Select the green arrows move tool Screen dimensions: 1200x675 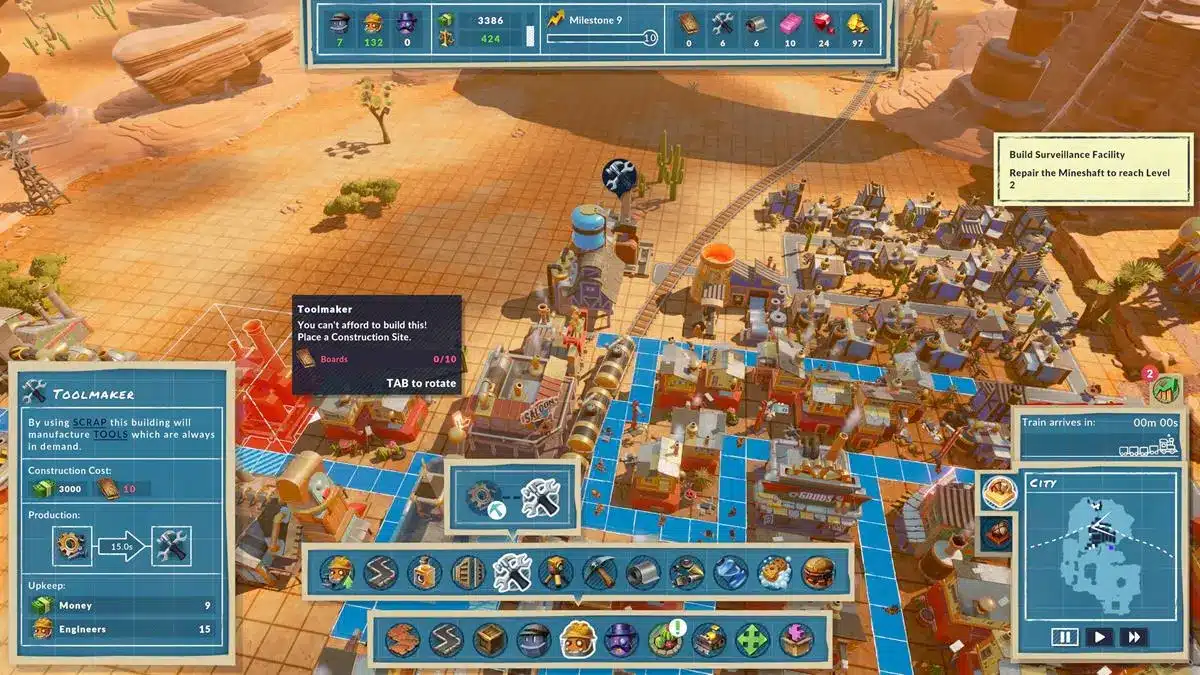click(753, 639)
